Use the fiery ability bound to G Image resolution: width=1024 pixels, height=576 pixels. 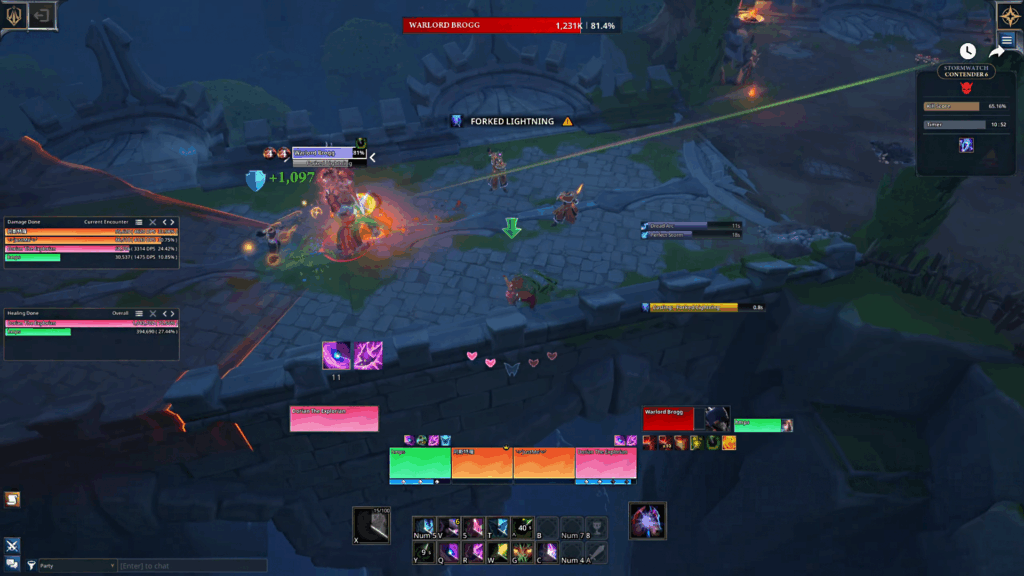(x=522, y=551)
